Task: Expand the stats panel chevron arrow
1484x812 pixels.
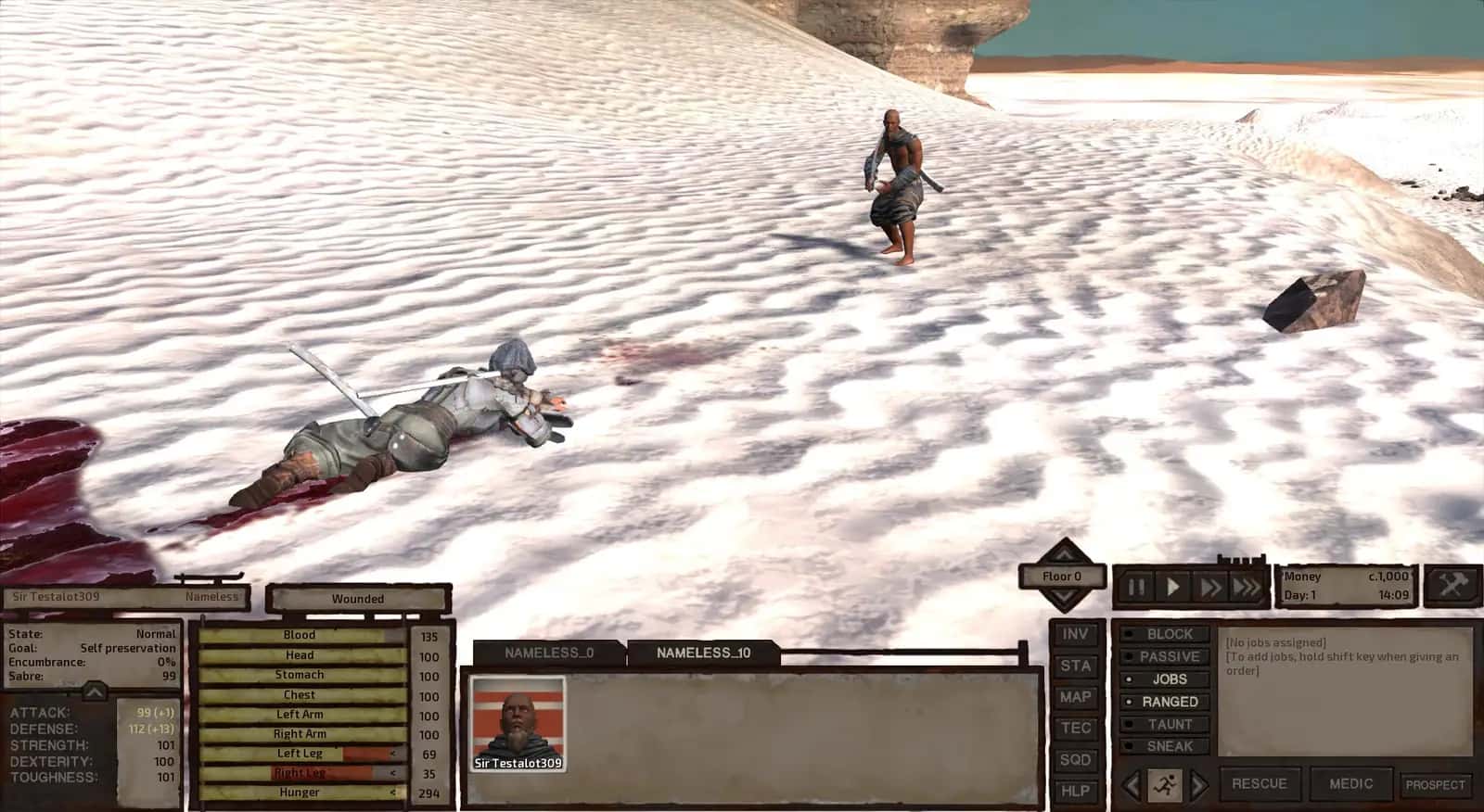Action: 93,691
